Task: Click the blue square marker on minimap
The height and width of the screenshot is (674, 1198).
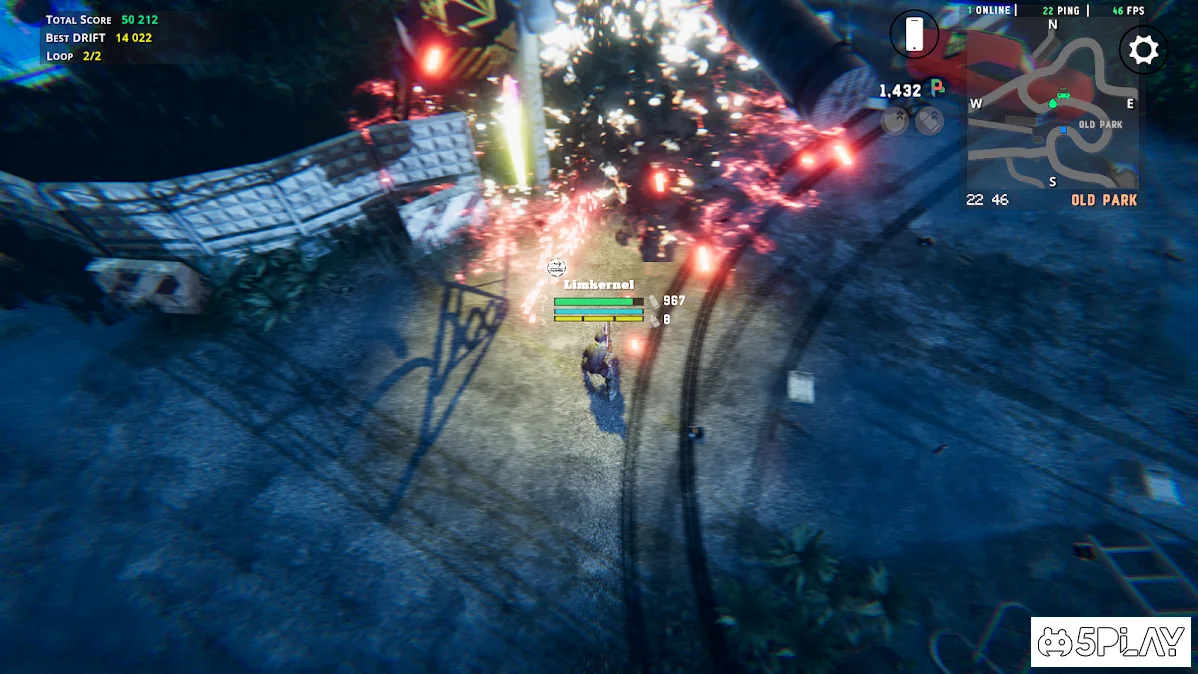Action: [1064, 130]
